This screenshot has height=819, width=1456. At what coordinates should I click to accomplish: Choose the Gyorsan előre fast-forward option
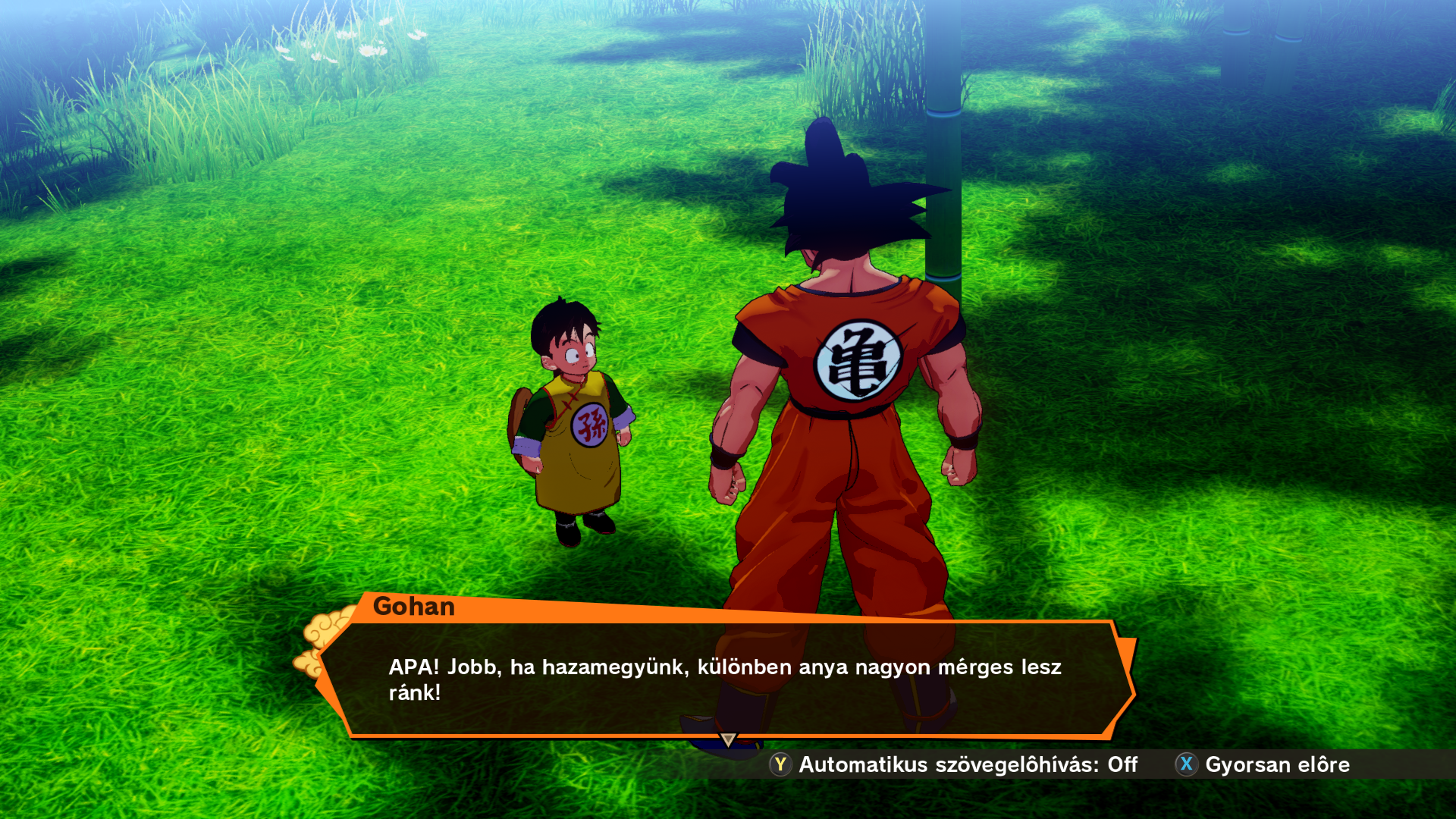(1263, 764)
